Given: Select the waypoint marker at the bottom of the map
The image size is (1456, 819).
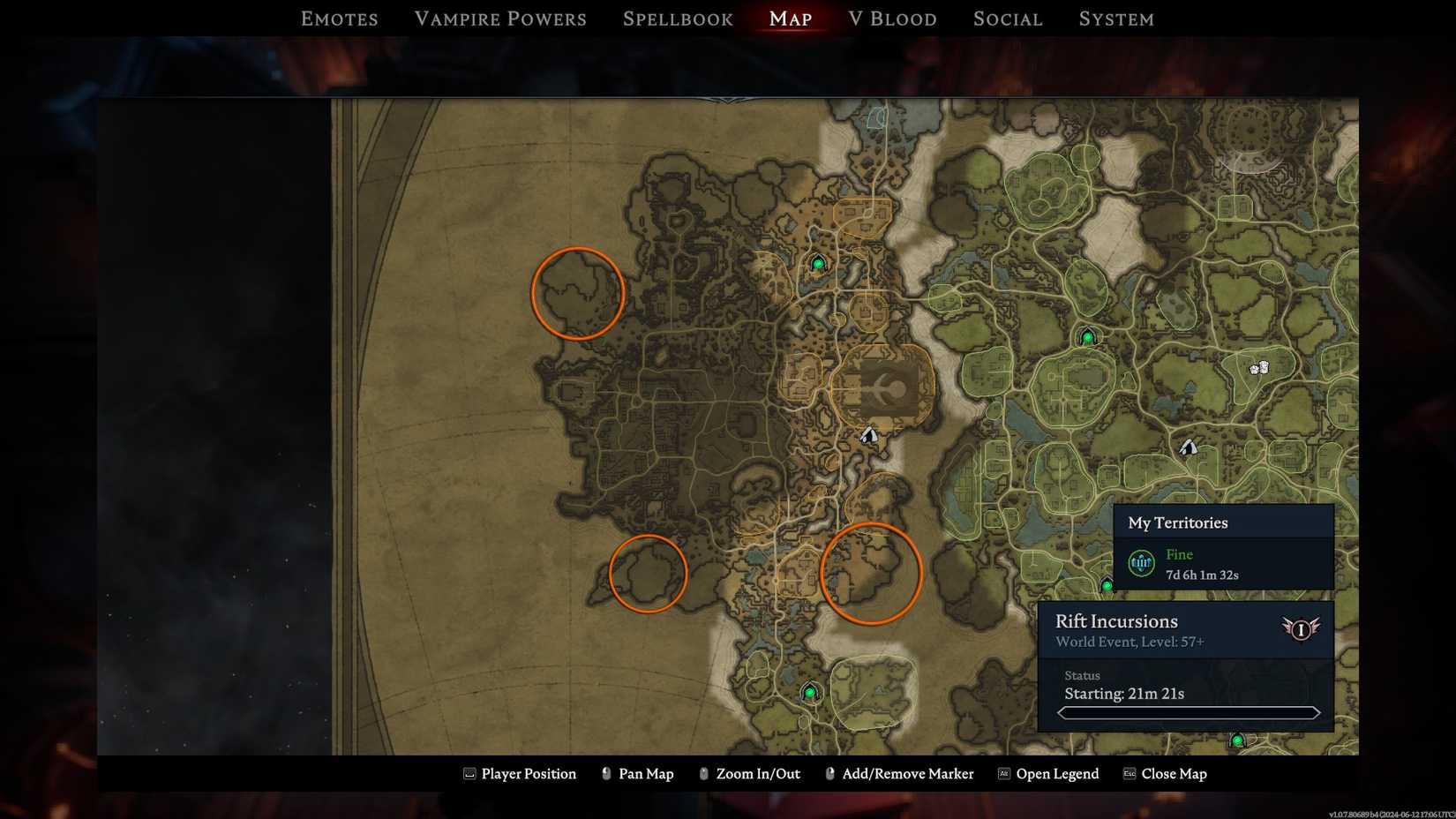Looking at the screenshot, I should click(x=809, y=693).
